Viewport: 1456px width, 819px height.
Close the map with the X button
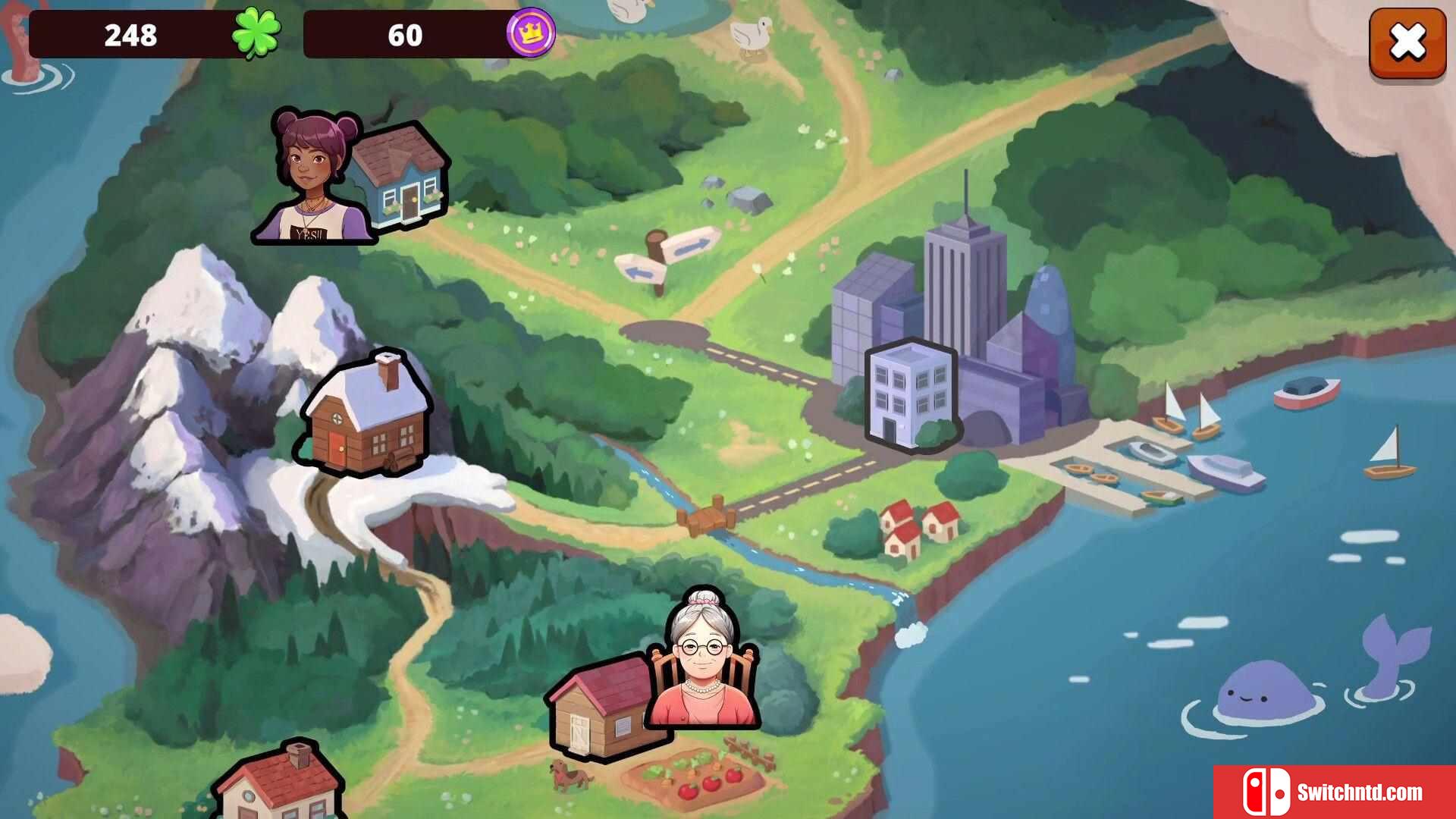(1407, 42)
